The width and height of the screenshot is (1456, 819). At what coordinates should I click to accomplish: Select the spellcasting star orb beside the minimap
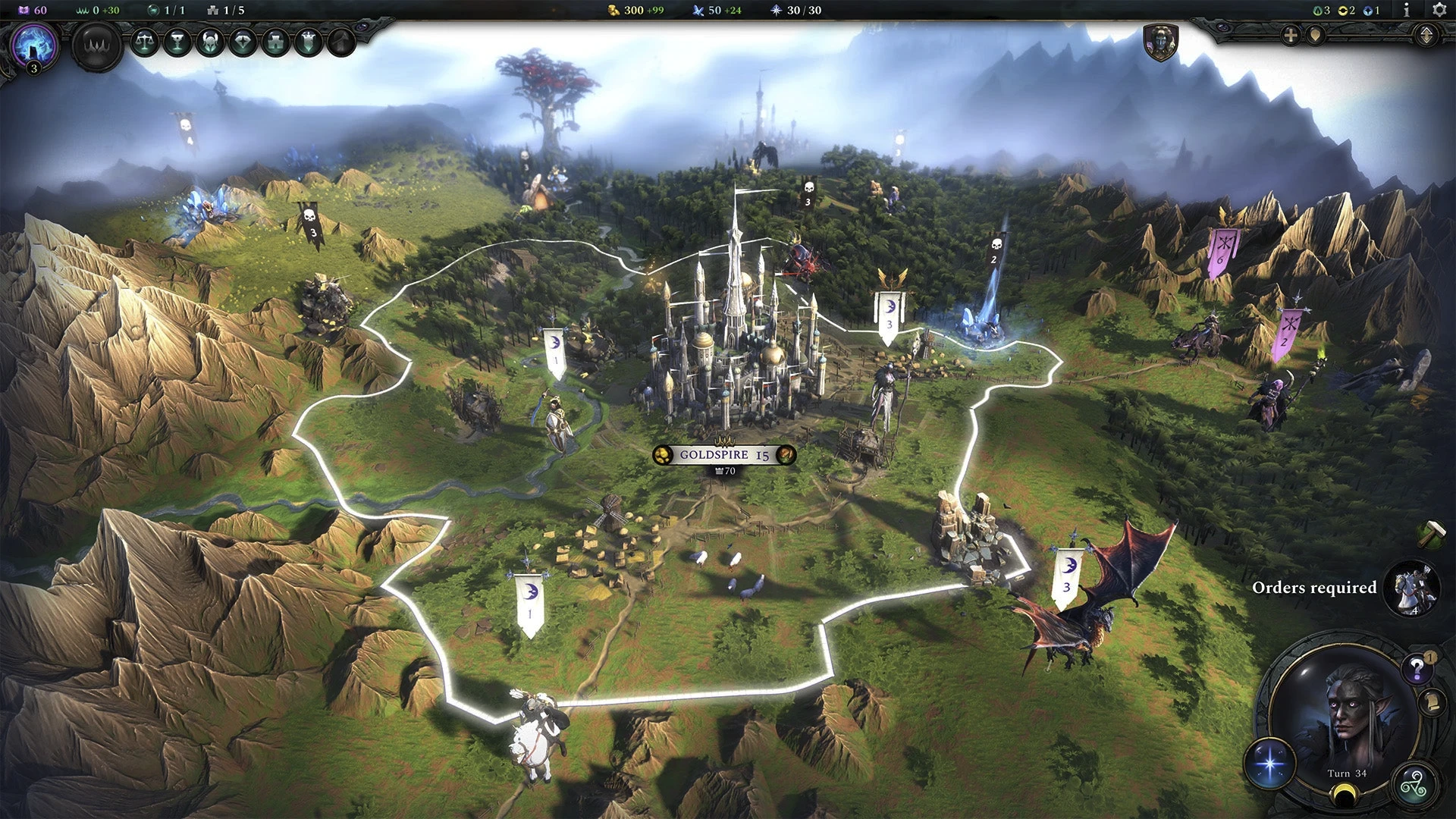coord(1270,764)
